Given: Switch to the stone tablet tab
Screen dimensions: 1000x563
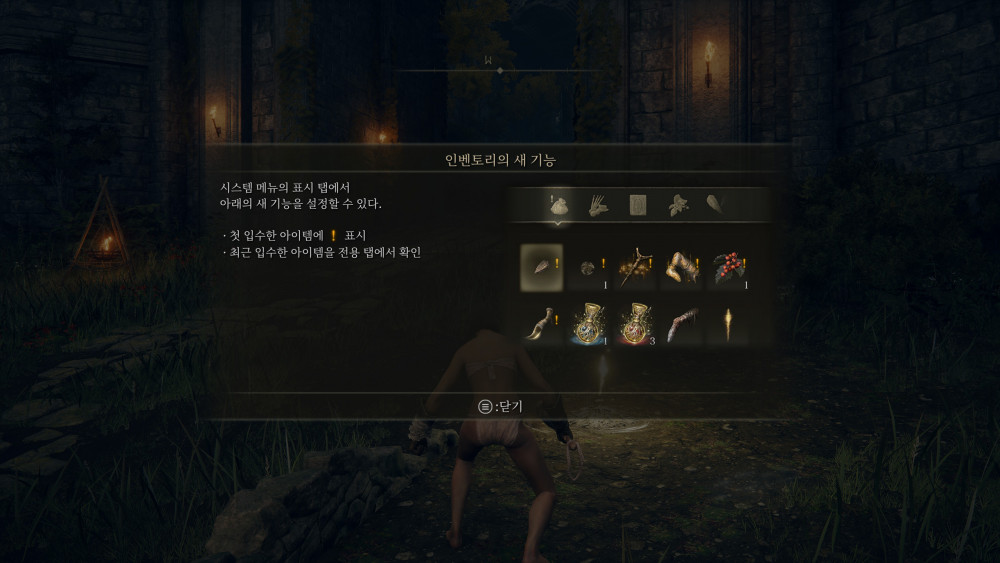Looking at the screenshot, I should point(637,205).
